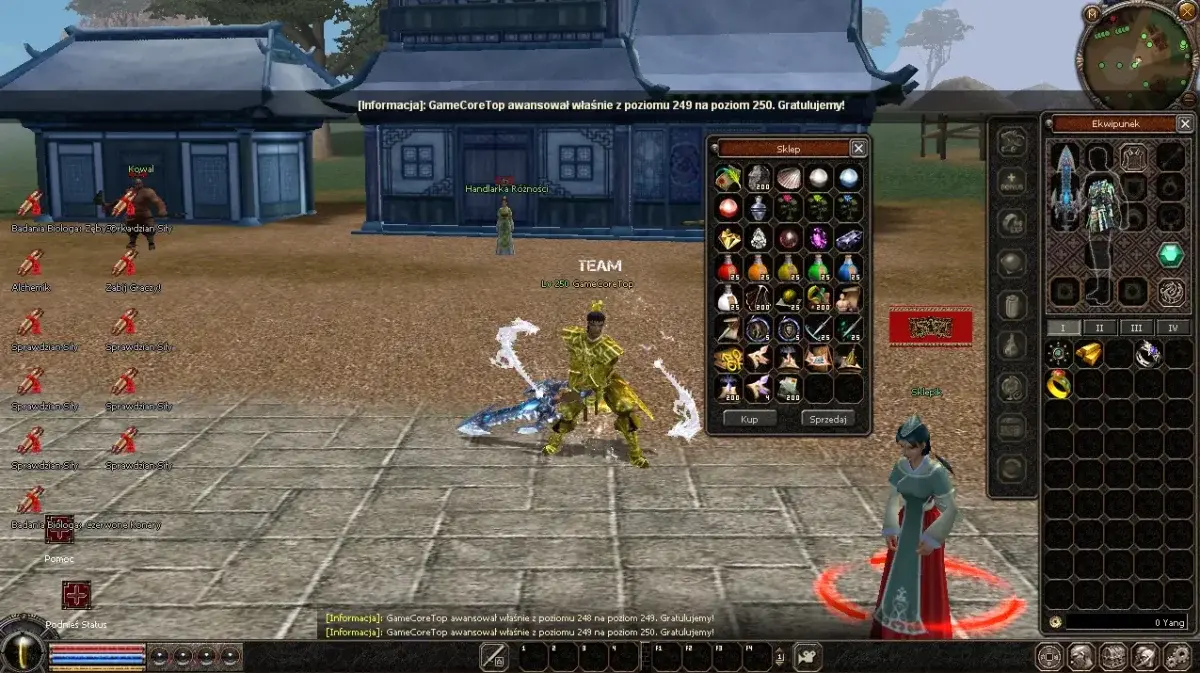Close the Sklep shop window

click(x=858, y=148)
